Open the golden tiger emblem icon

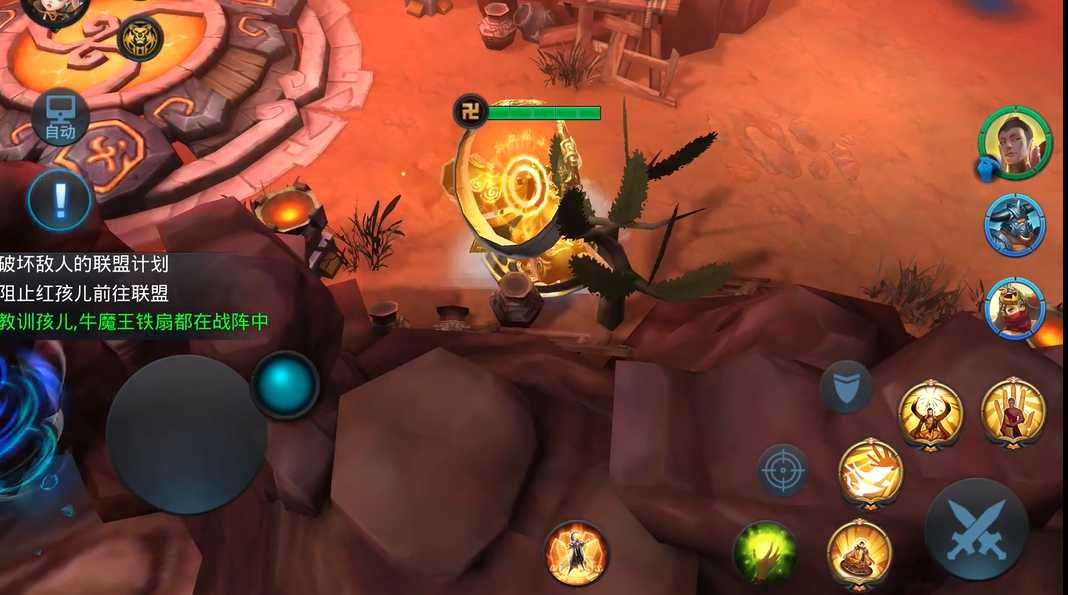click(140, 39)
